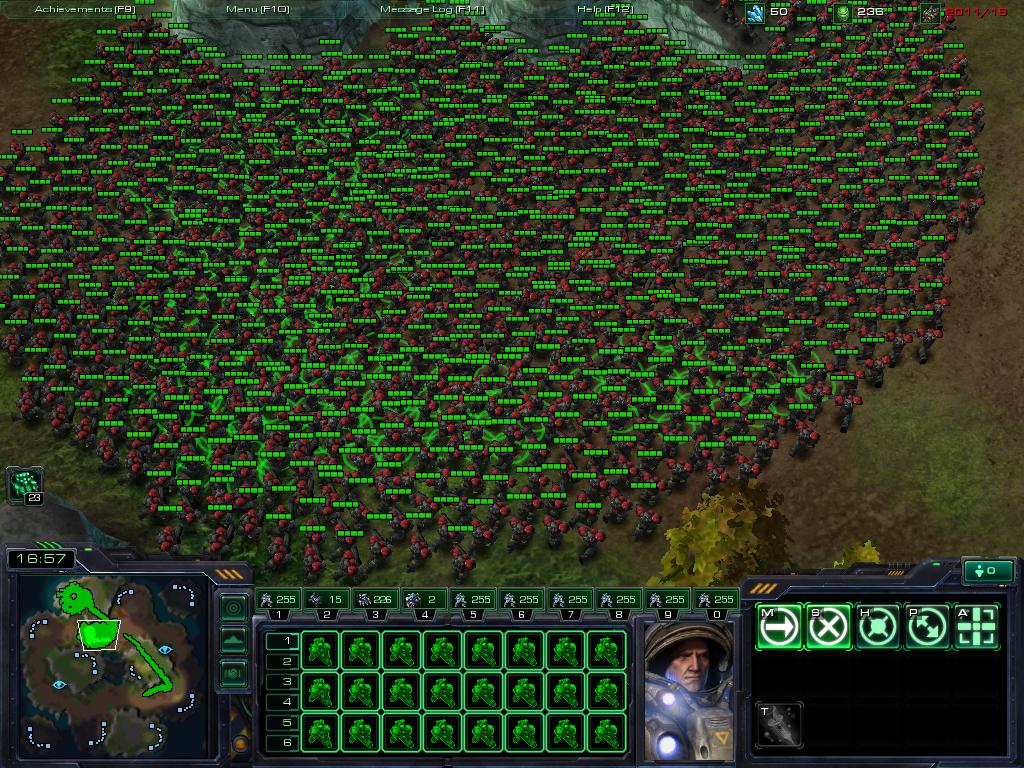Open the game Menu
Screen dimensions: 1024x768
(257, 9)
